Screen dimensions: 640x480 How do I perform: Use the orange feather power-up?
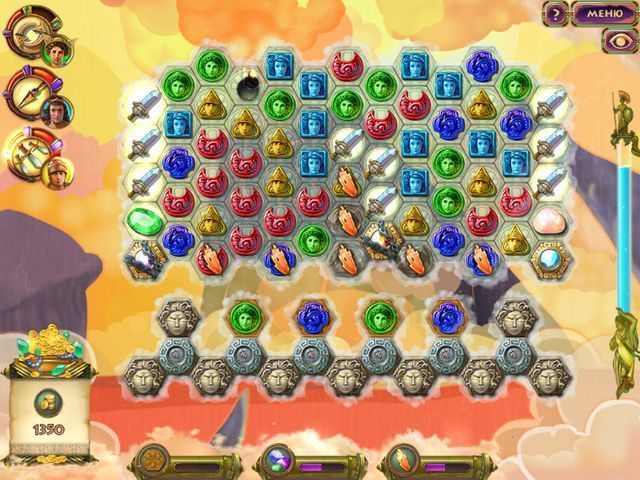pyautogui.click(x=399, y=462)
